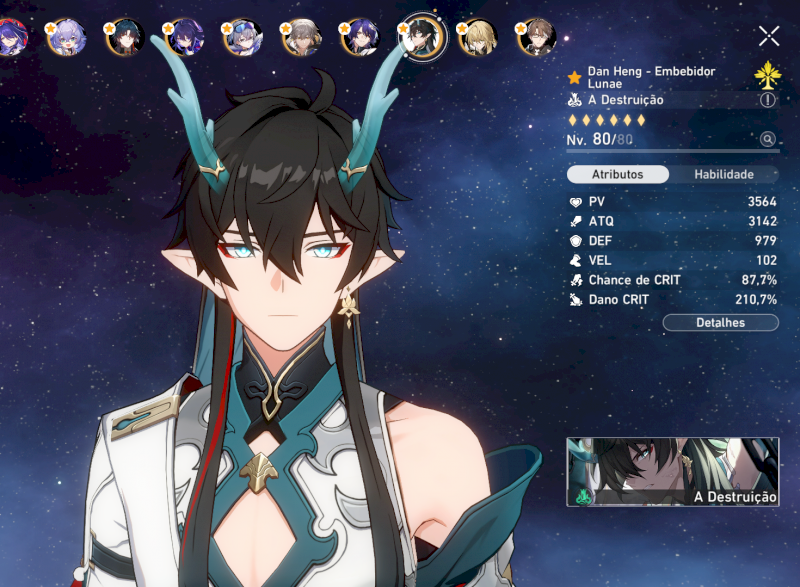The image size is (800, 587).
Task: Select the Atributos tab
Action: pyautogui.click(x=617, y=174)
